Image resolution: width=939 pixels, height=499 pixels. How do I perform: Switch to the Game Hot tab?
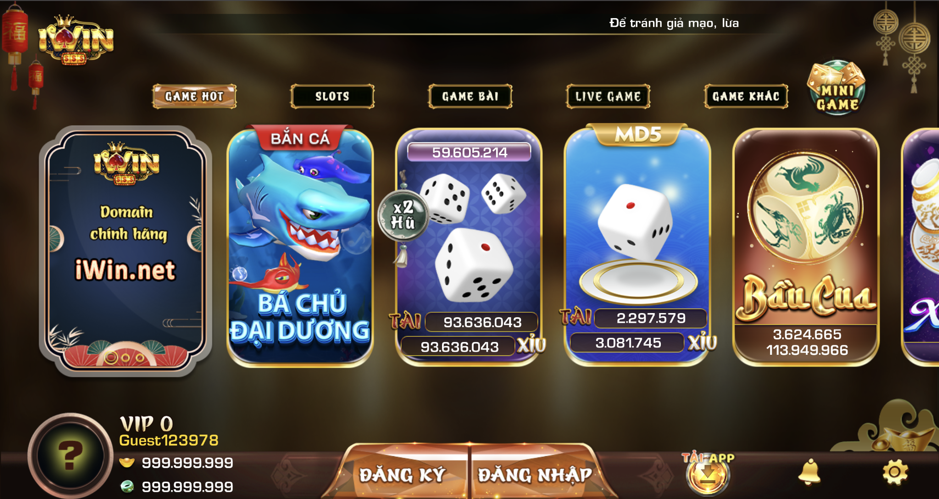coord(194,96)
